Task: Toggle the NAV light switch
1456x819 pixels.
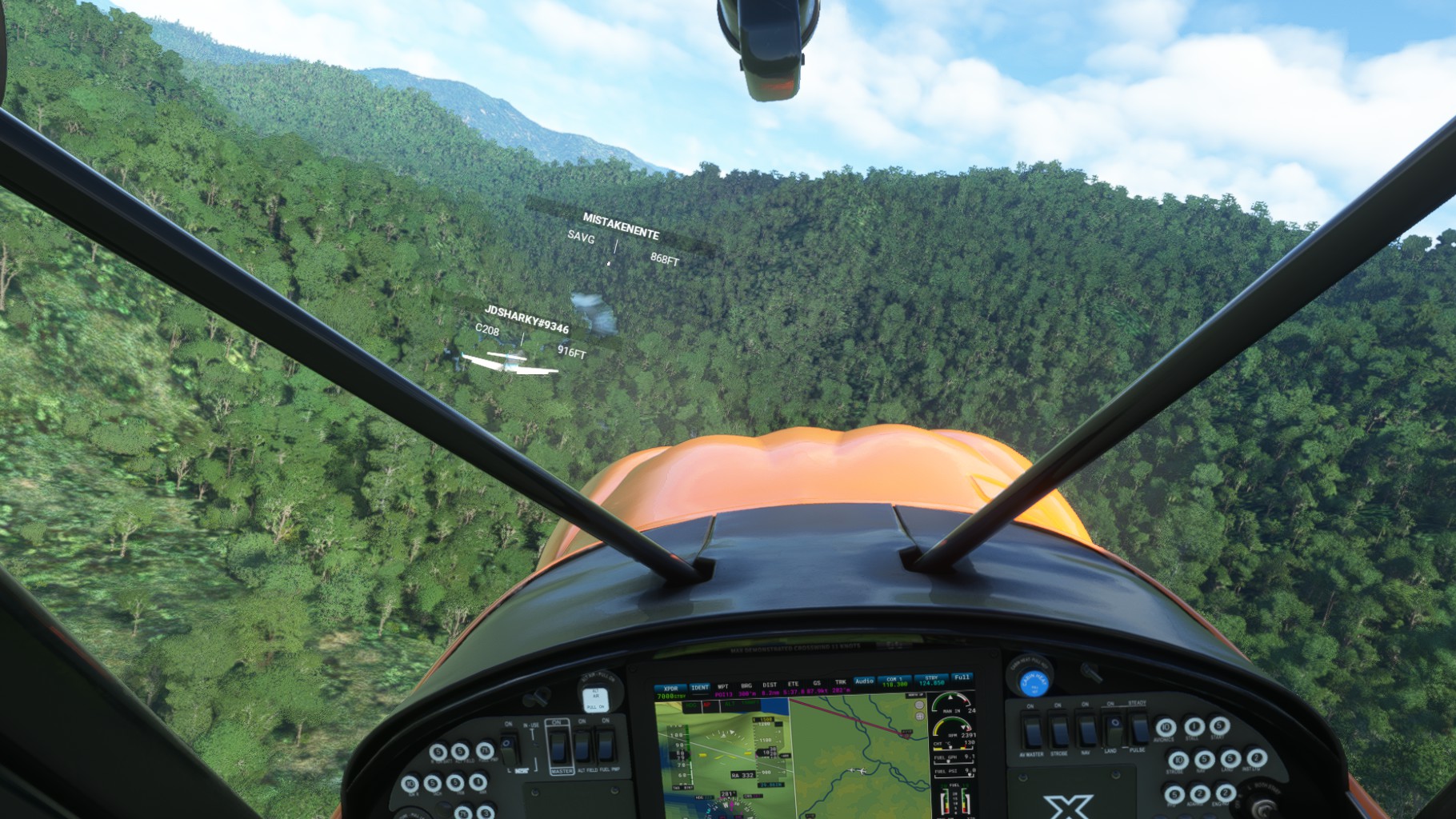Action: 1086,731
